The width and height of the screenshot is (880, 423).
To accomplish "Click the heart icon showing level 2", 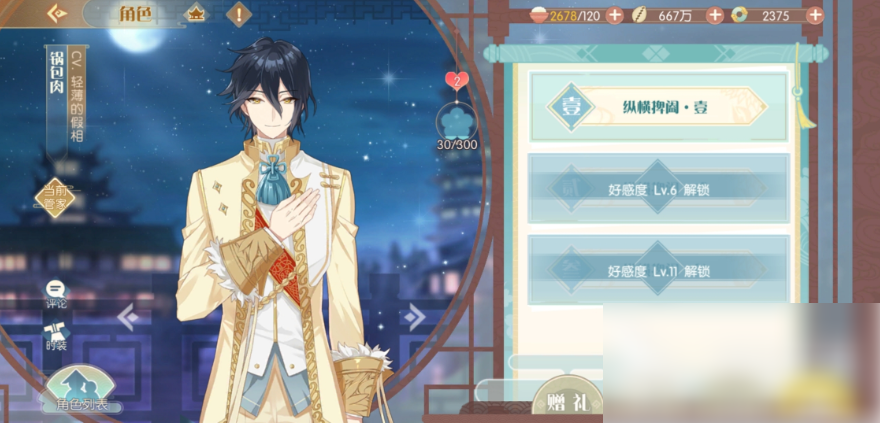I will pos(456,80).
